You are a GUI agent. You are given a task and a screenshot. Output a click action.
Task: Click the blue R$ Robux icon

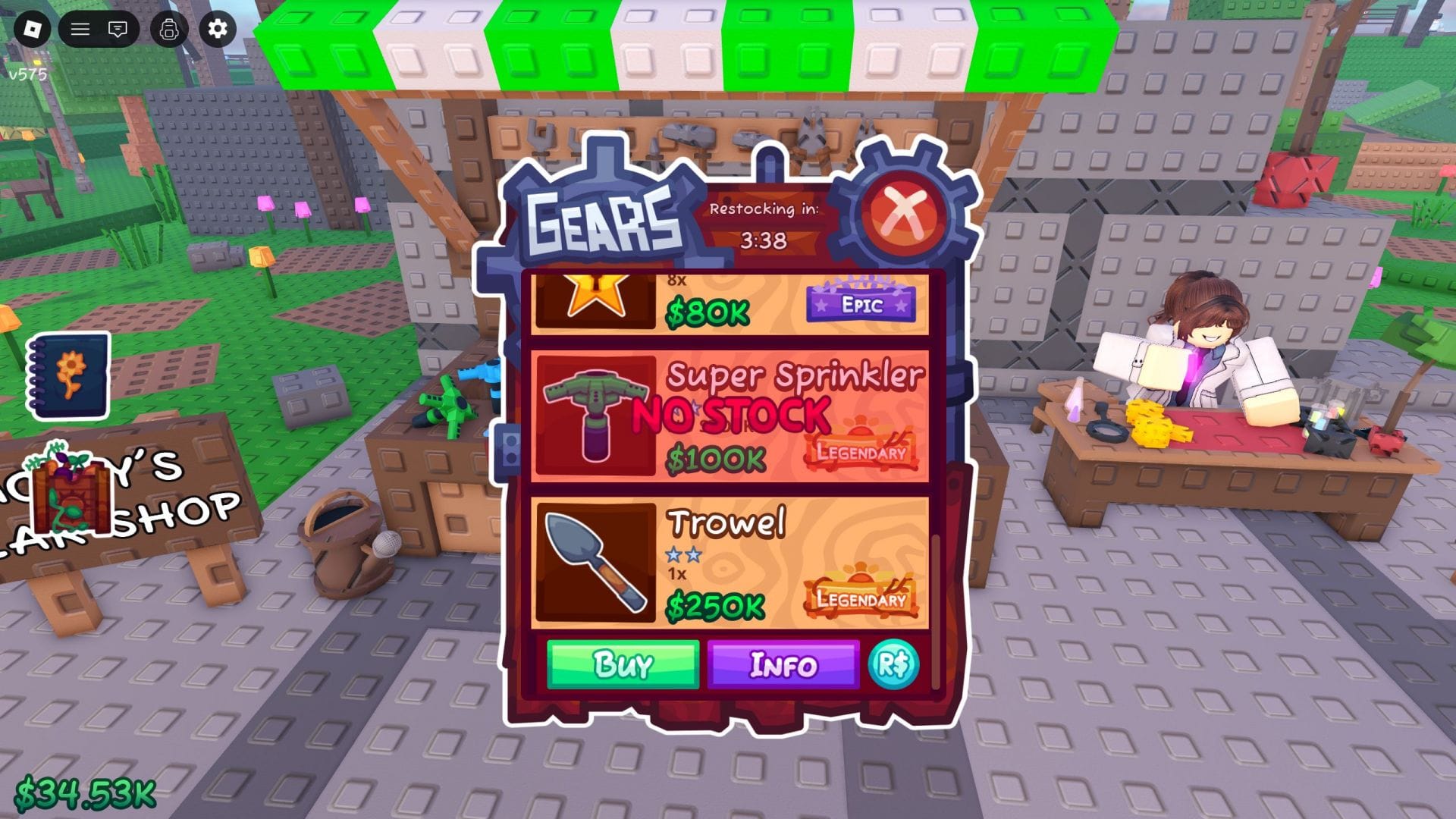point(895,665)
